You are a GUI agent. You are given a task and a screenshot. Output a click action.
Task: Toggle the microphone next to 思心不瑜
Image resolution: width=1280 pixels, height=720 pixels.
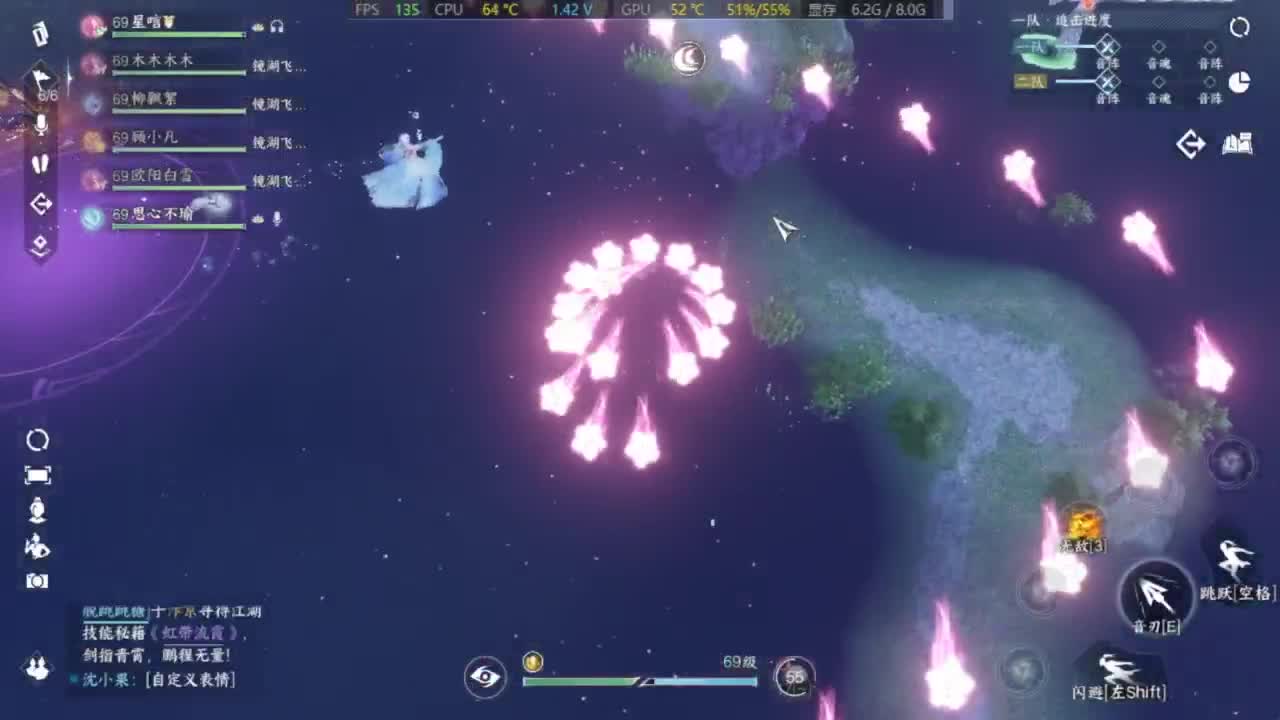[277, 220]
